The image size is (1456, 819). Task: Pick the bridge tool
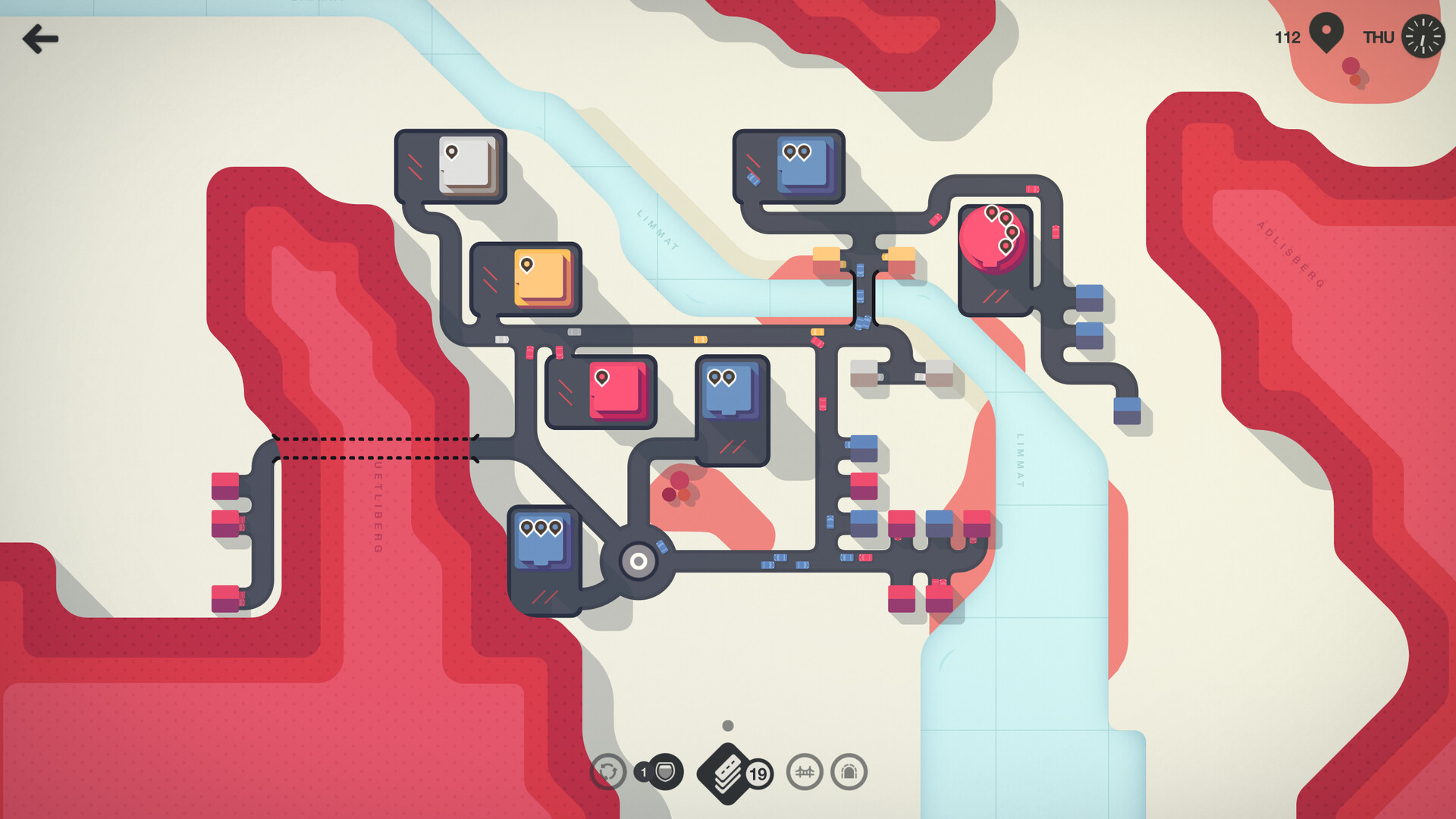click(804, 772)
